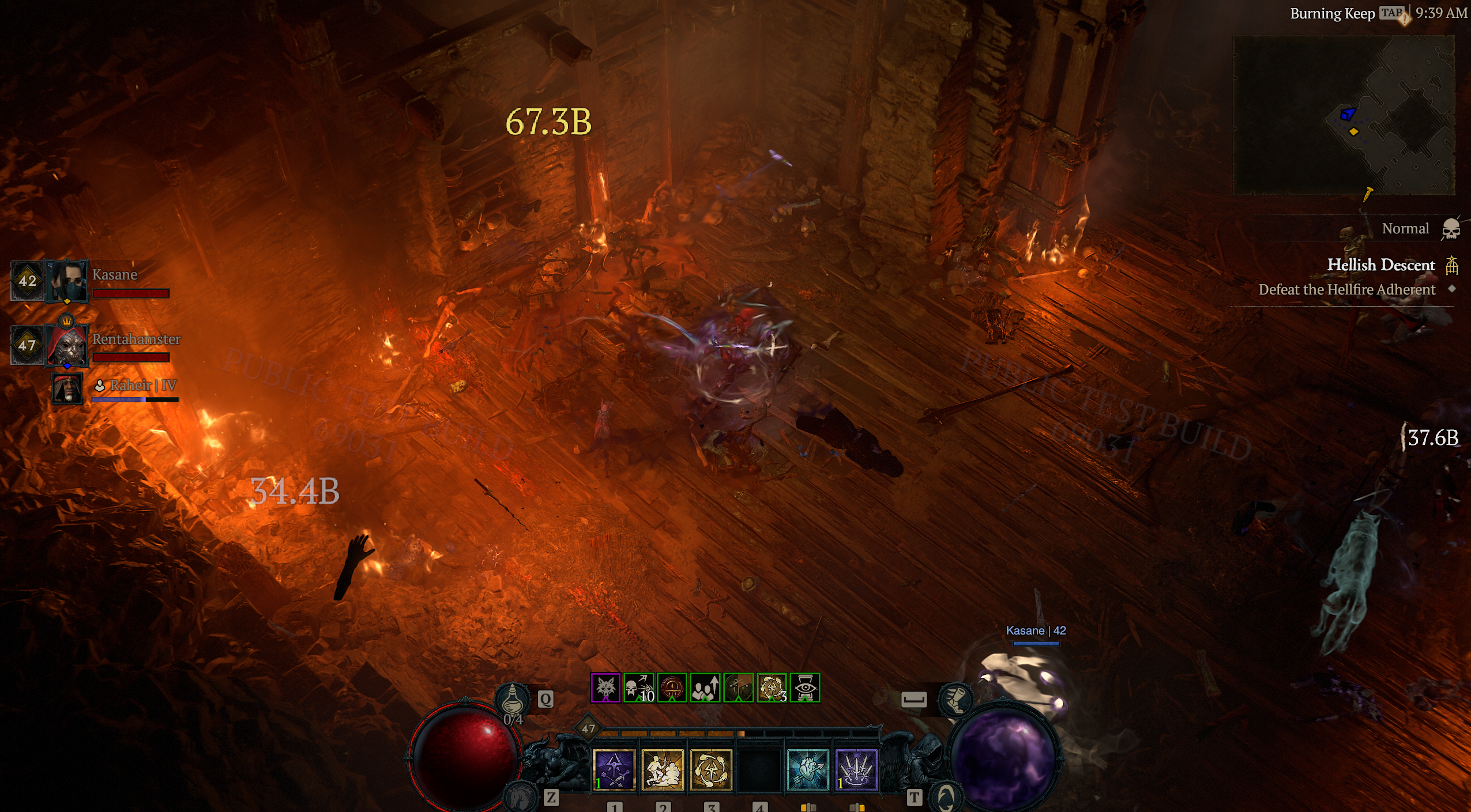Click the Normal difficulty skull icon
1471x812 pixels.
[x=1450, y=229]
